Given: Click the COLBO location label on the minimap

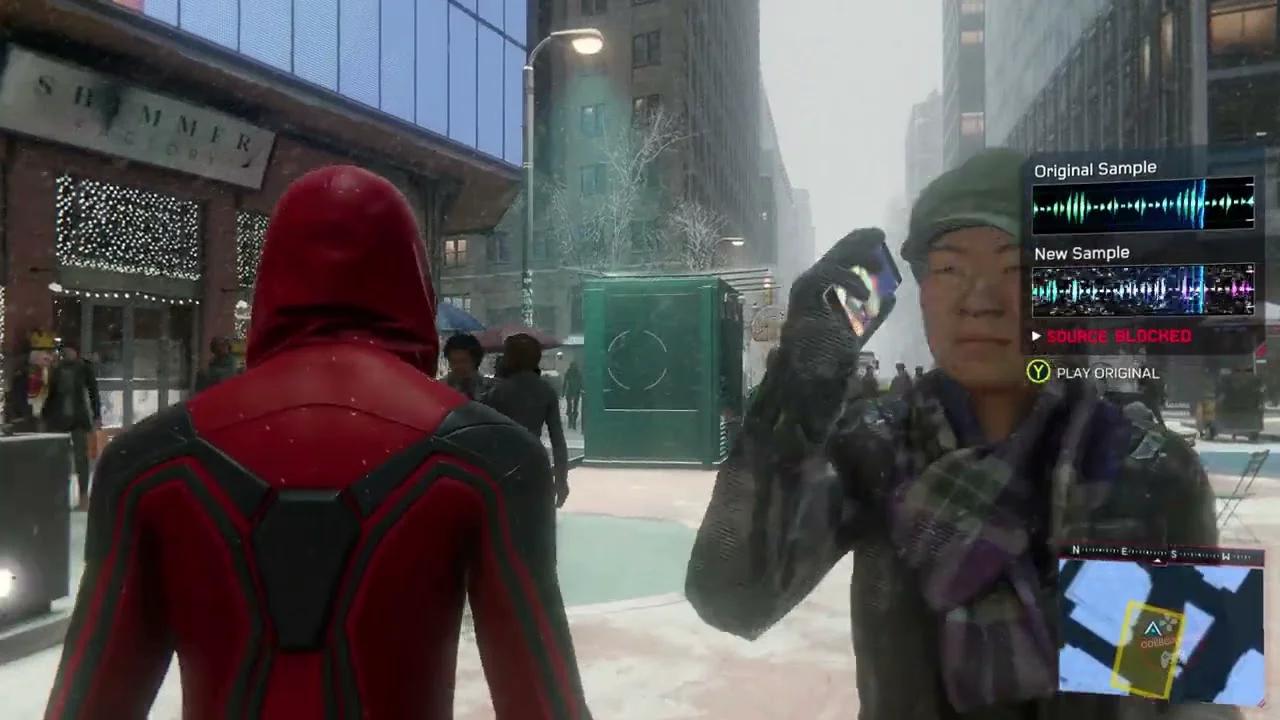Looking at the screenshot, I should [1158, 643].
